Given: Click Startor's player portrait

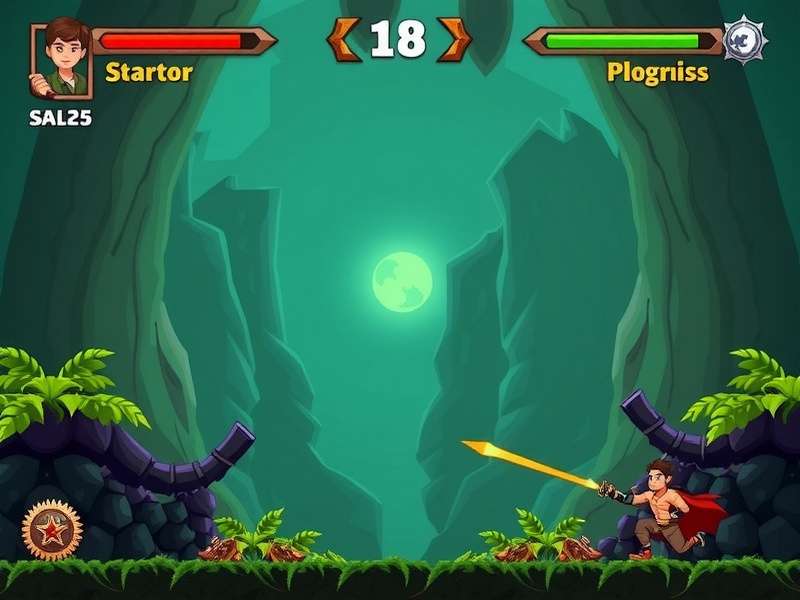Looking at the screenshot, I should click(x=61, y=58).
